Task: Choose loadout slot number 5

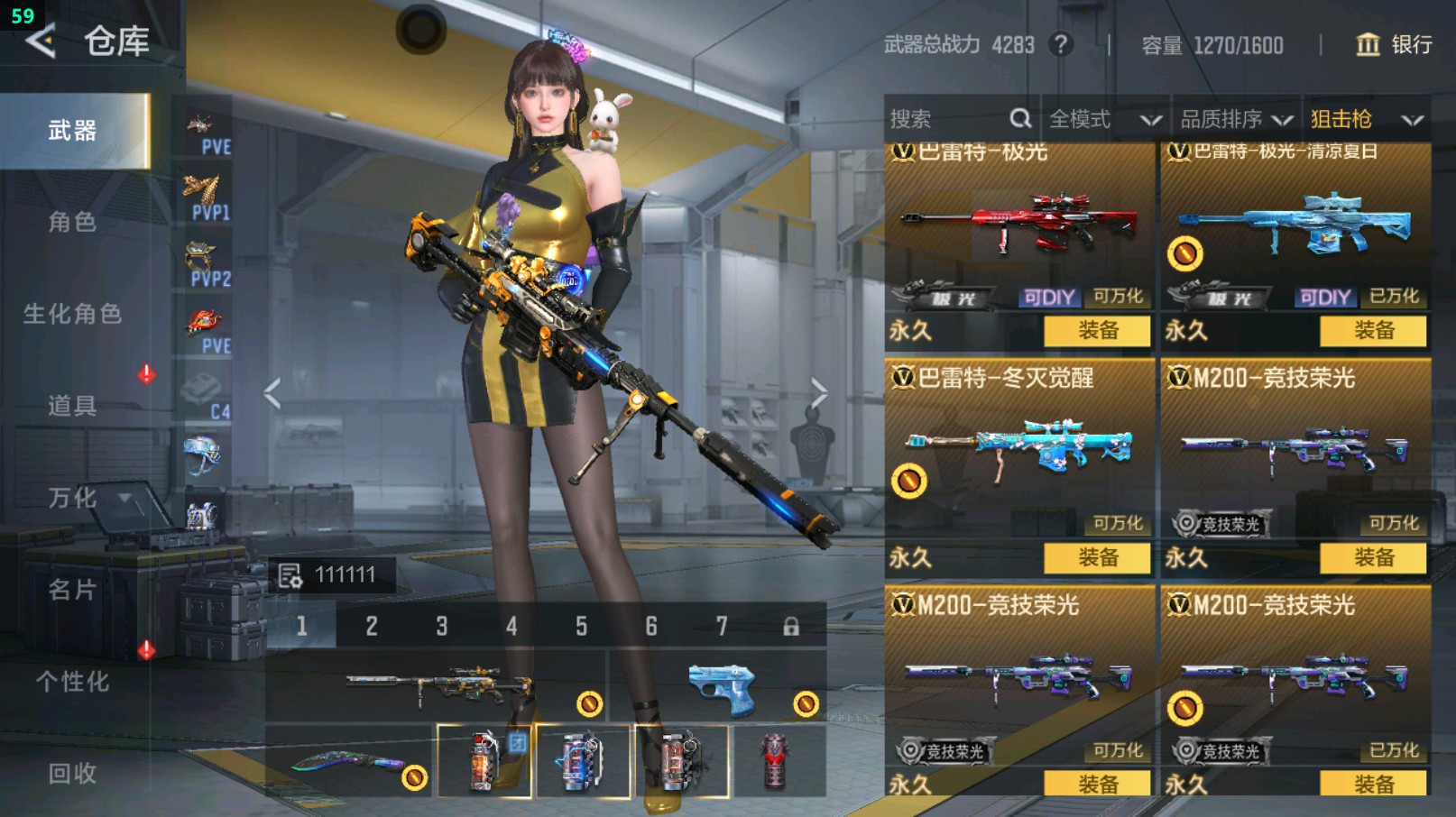Action: (x=581, y=626)
